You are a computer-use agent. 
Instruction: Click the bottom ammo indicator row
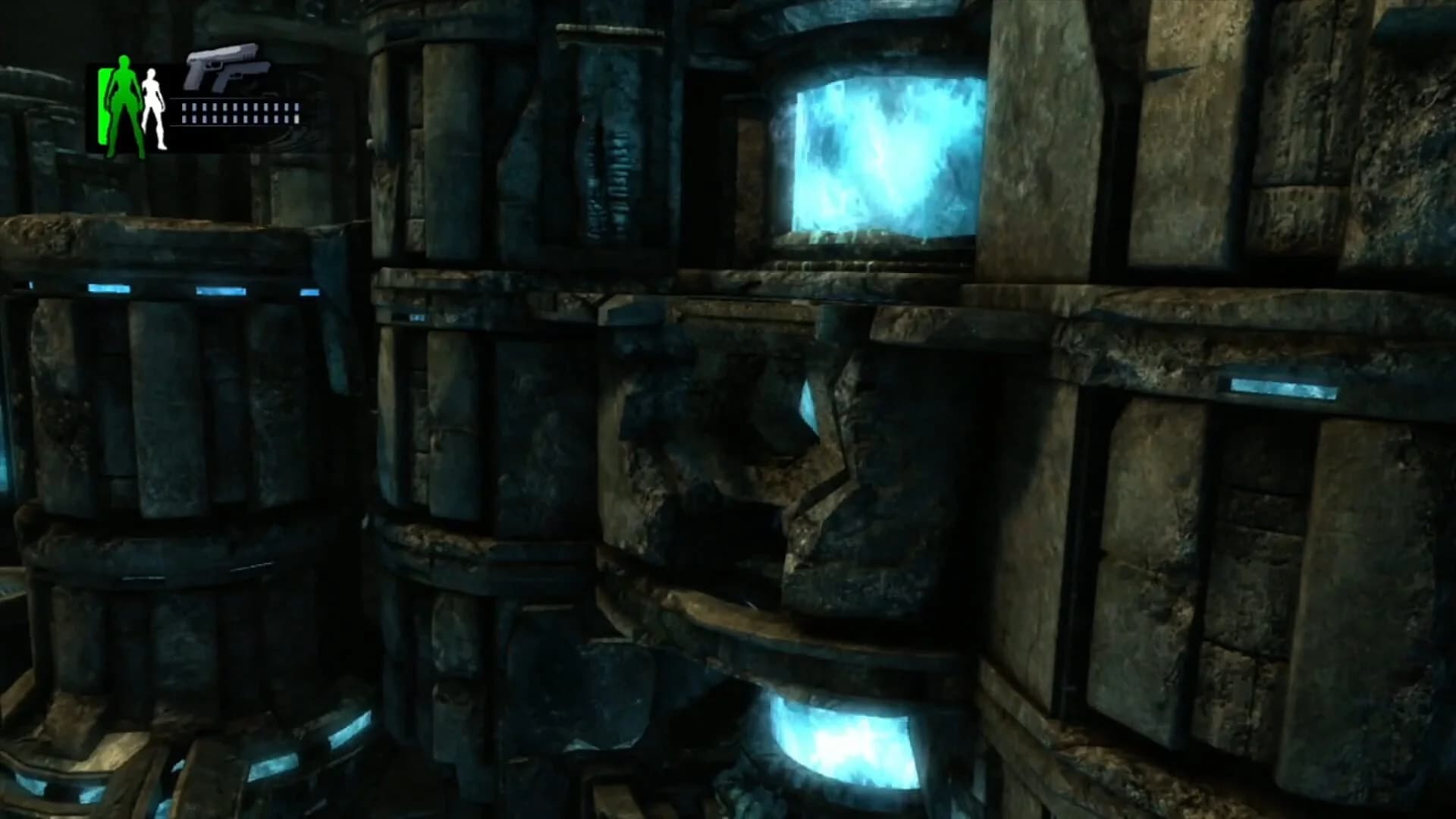(x=239, y=118)
